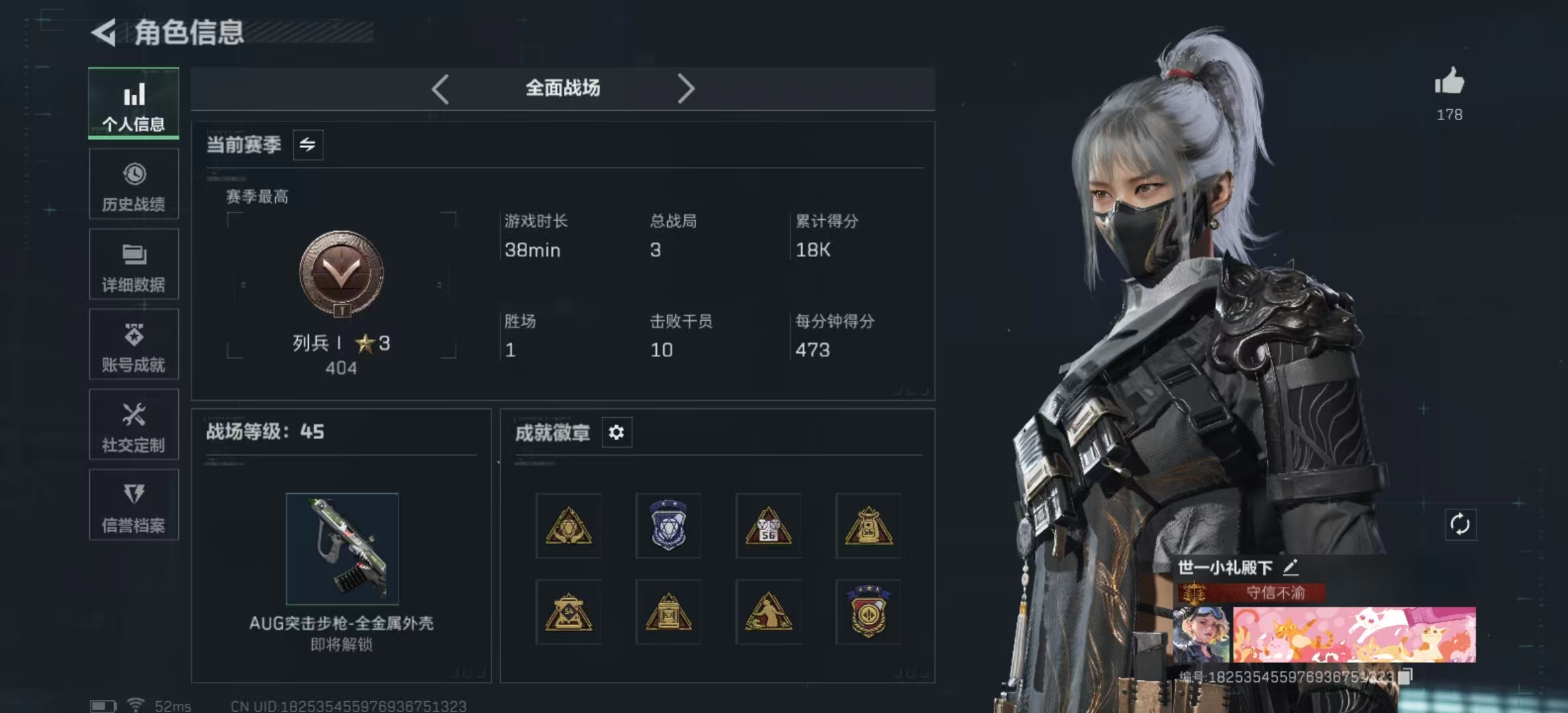Navigate to the next game mode

tap(687, 88)
